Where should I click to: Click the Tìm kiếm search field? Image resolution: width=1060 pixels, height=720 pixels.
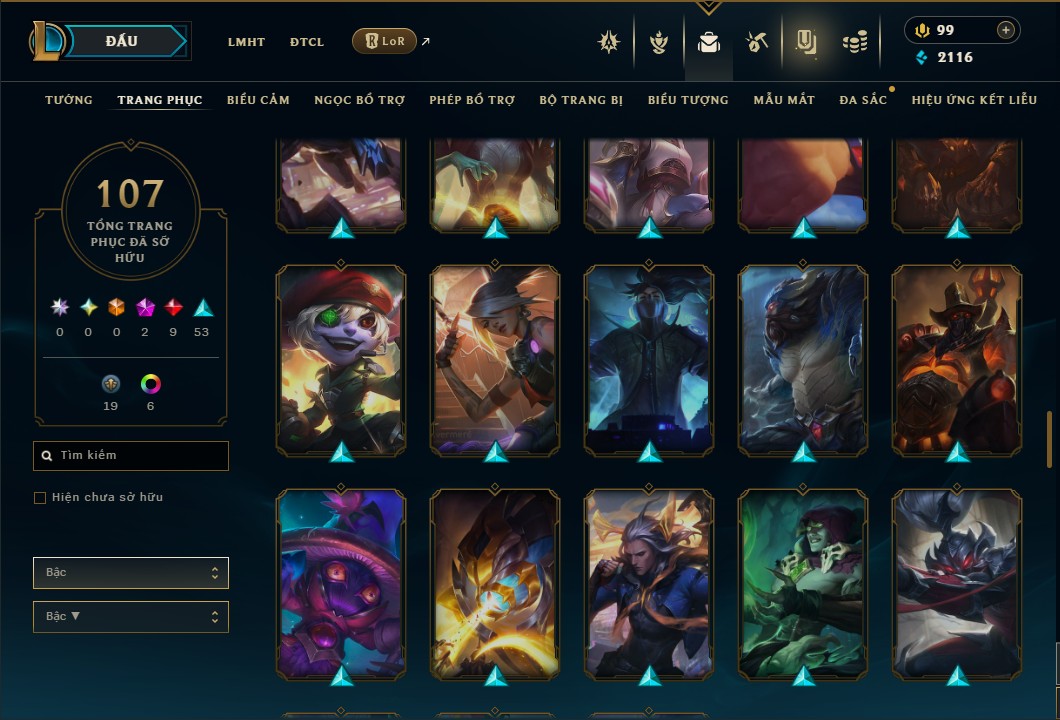tap(131, 456)
